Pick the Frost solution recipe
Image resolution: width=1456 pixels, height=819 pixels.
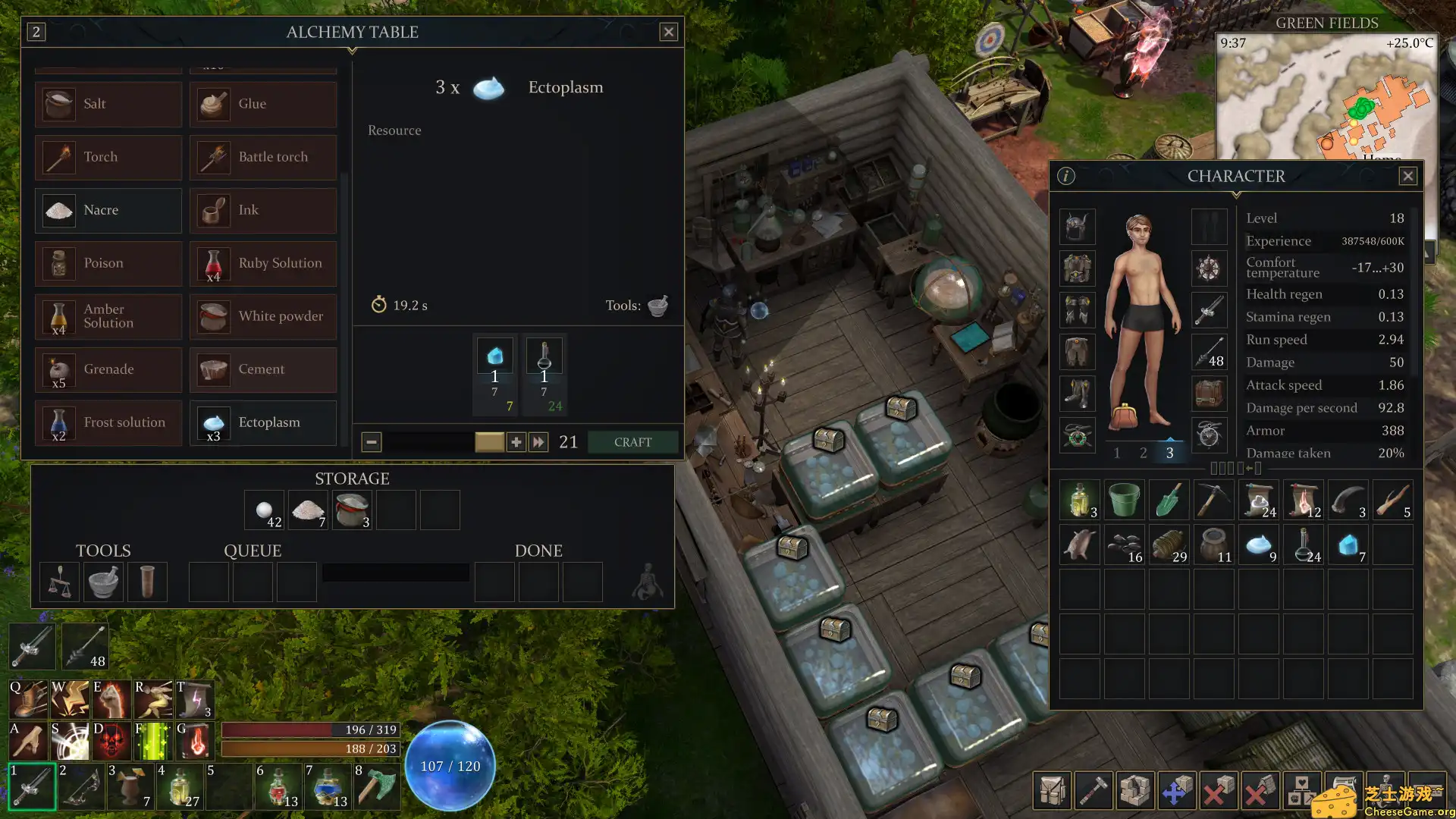[108, 422]
